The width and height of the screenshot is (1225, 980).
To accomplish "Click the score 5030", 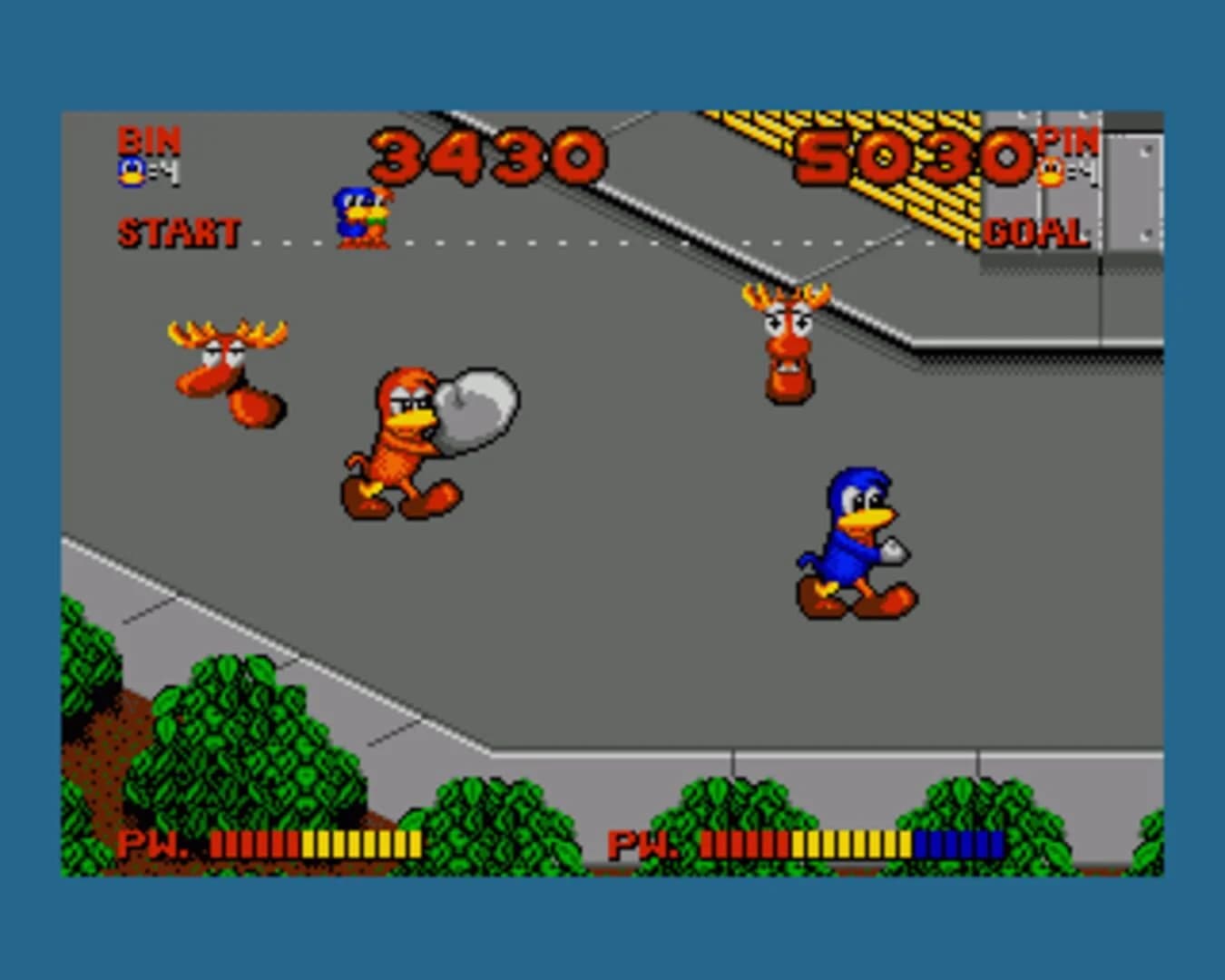I will pos(914,156).
